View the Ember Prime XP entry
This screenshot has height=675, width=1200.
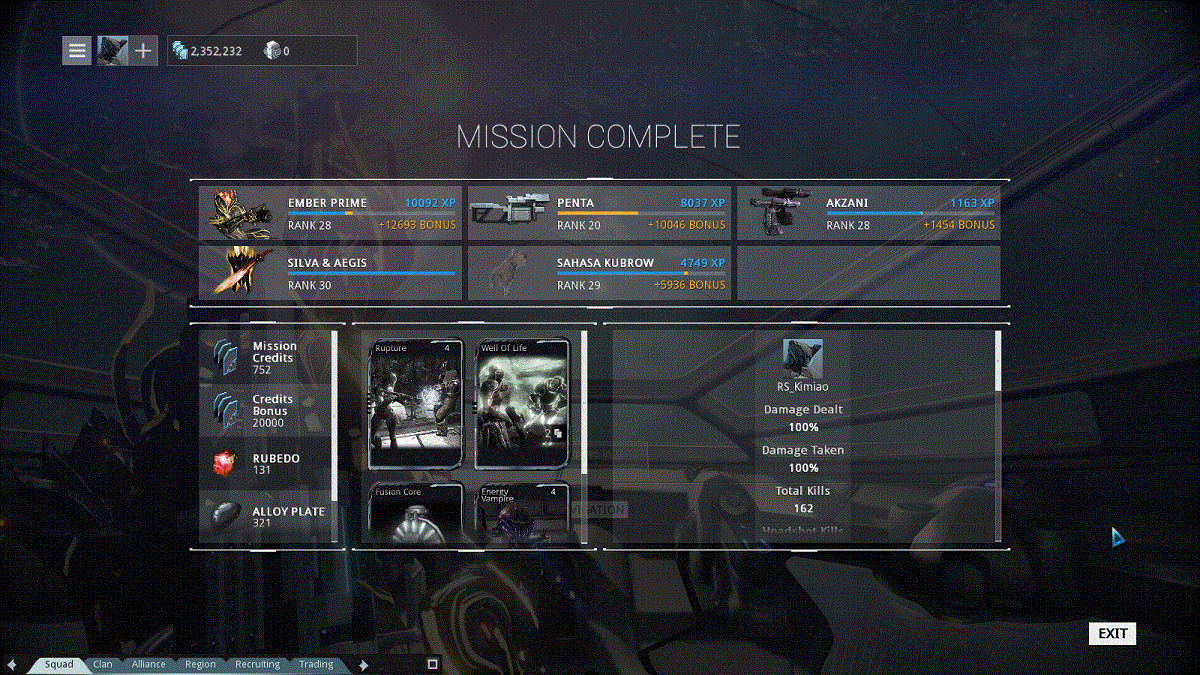tap(330, 213)
